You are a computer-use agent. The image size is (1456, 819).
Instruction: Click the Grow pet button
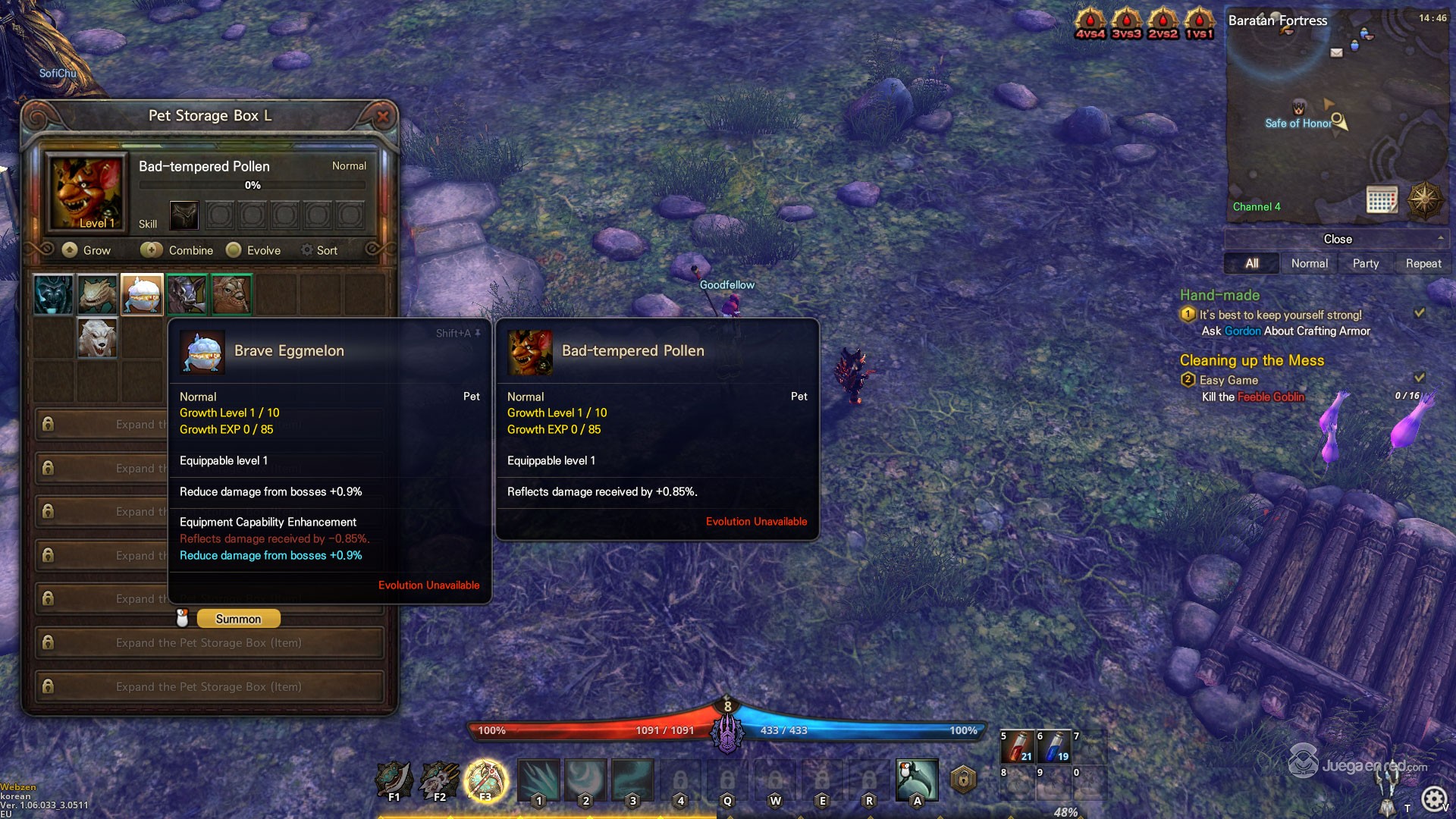(x=86, y=250)
